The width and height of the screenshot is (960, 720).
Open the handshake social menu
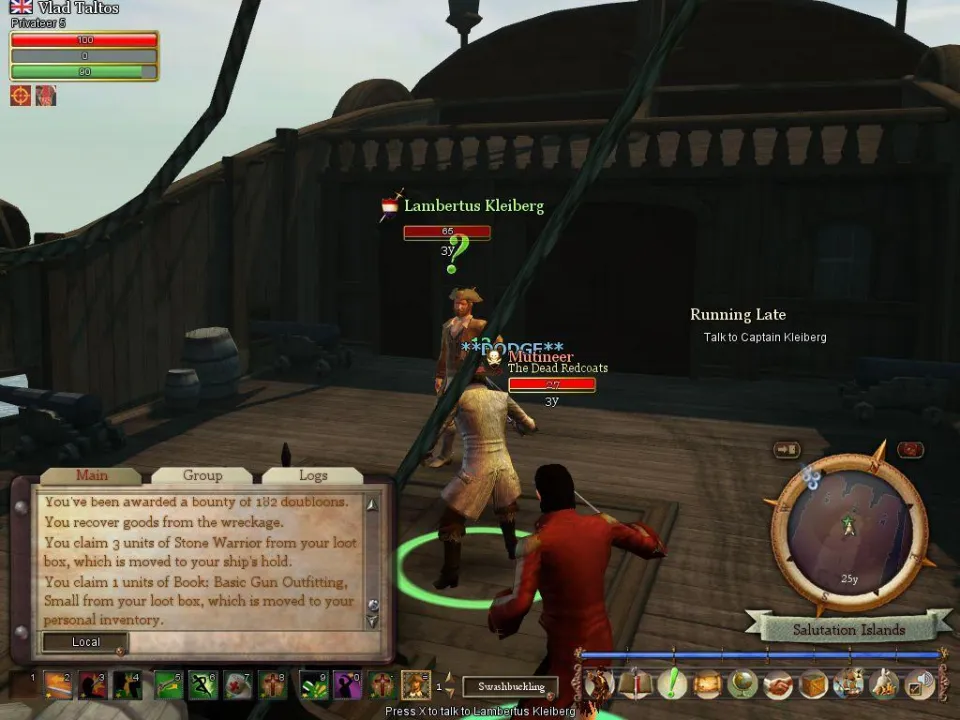point(777,684)
